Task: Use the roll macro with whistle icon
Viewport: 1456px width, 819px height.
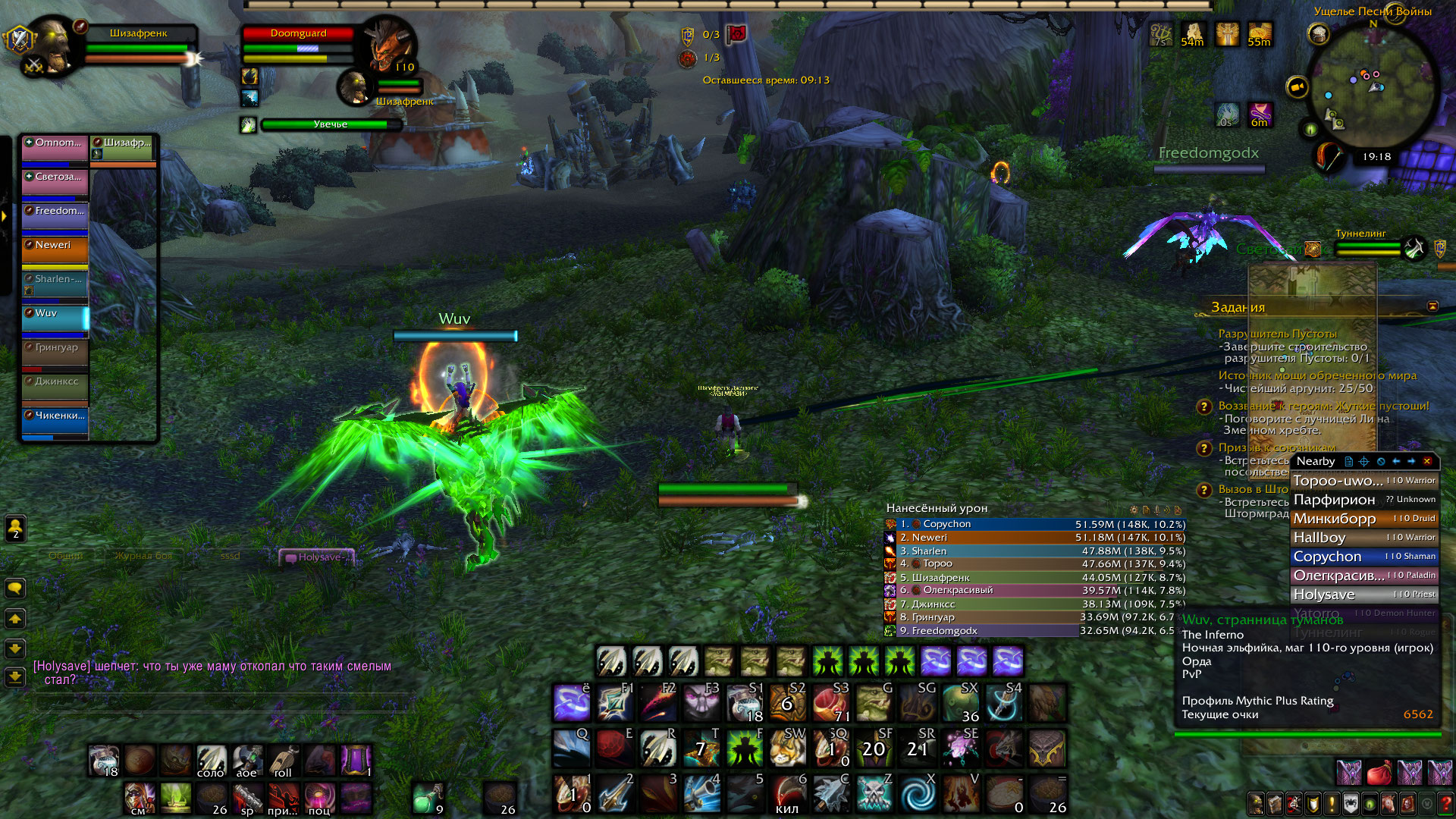Action: pos(284,761)
